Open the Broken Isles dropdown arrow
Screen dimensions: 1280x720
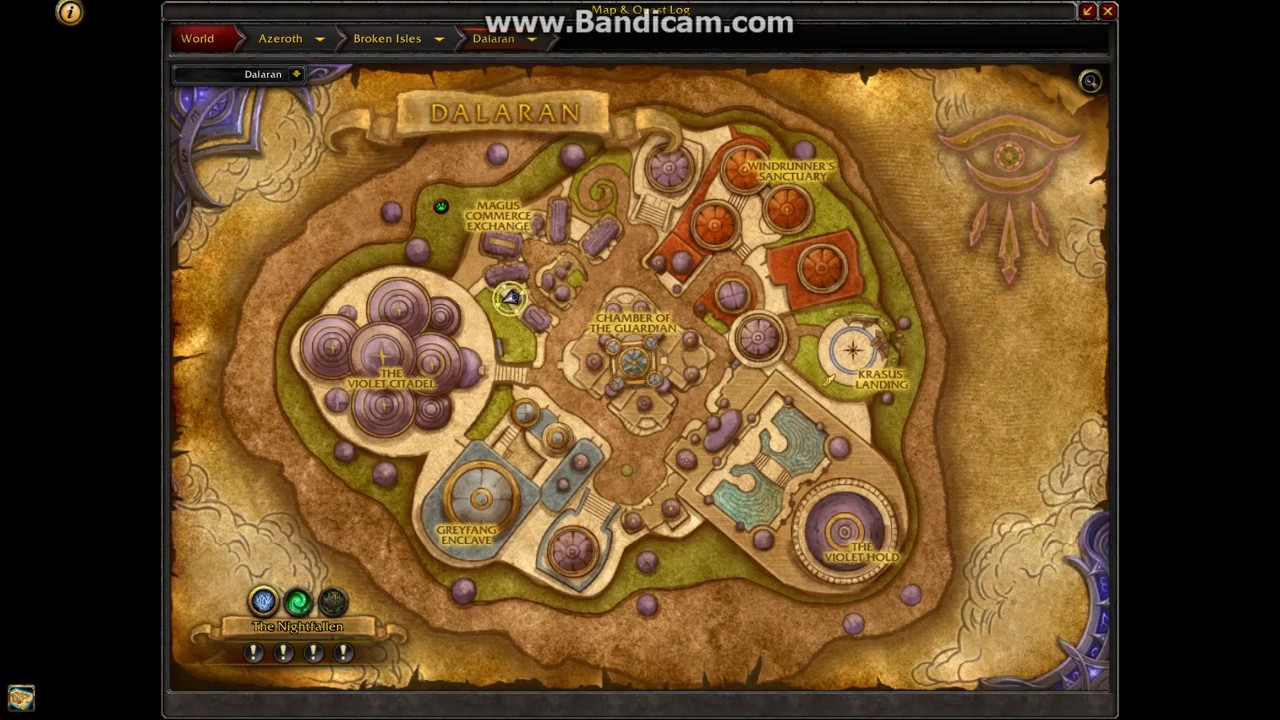point(438,38)
